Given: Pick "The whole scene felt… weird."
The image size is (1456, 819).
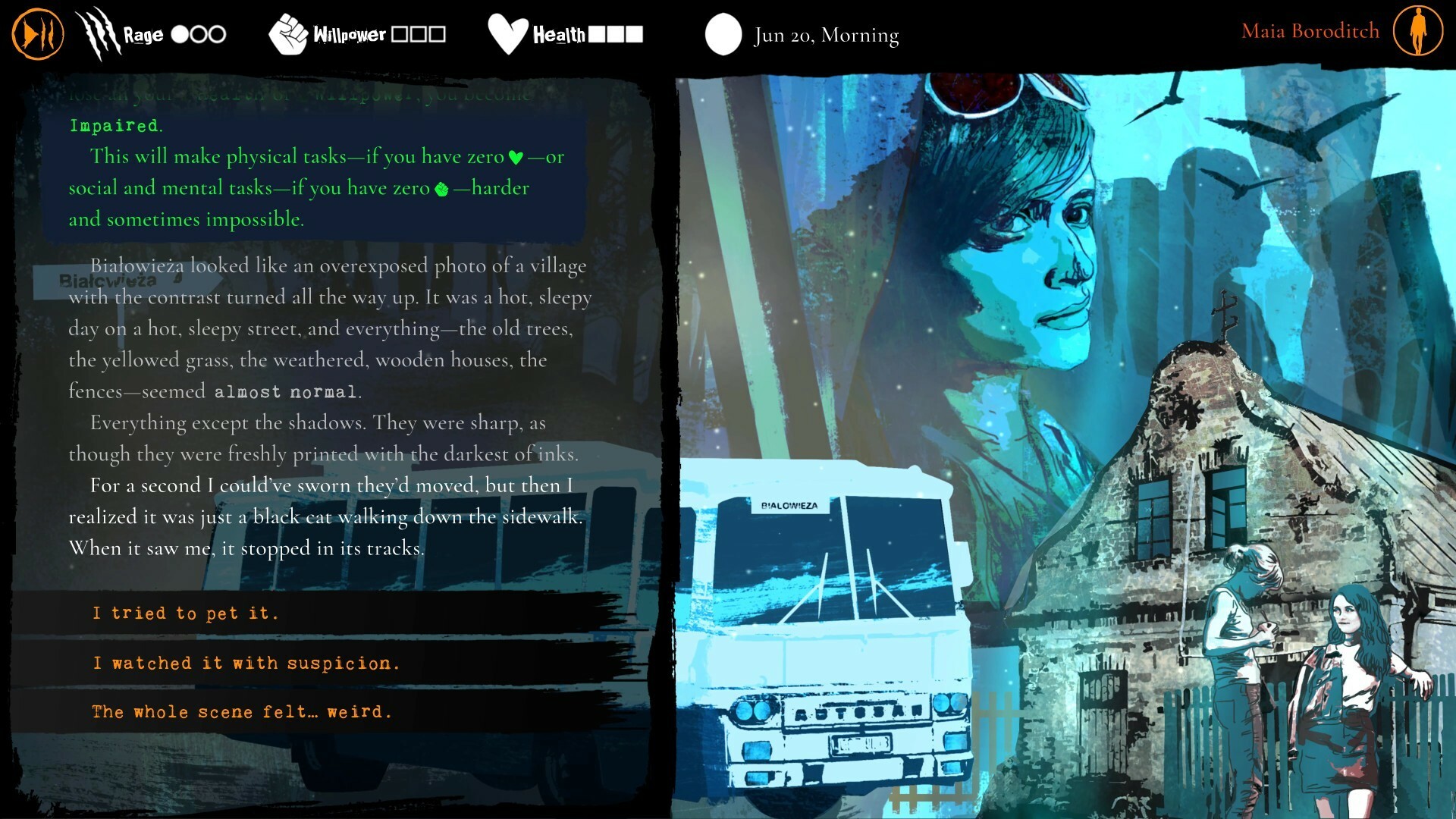Looking at the screenshot, I should point(241,712).
